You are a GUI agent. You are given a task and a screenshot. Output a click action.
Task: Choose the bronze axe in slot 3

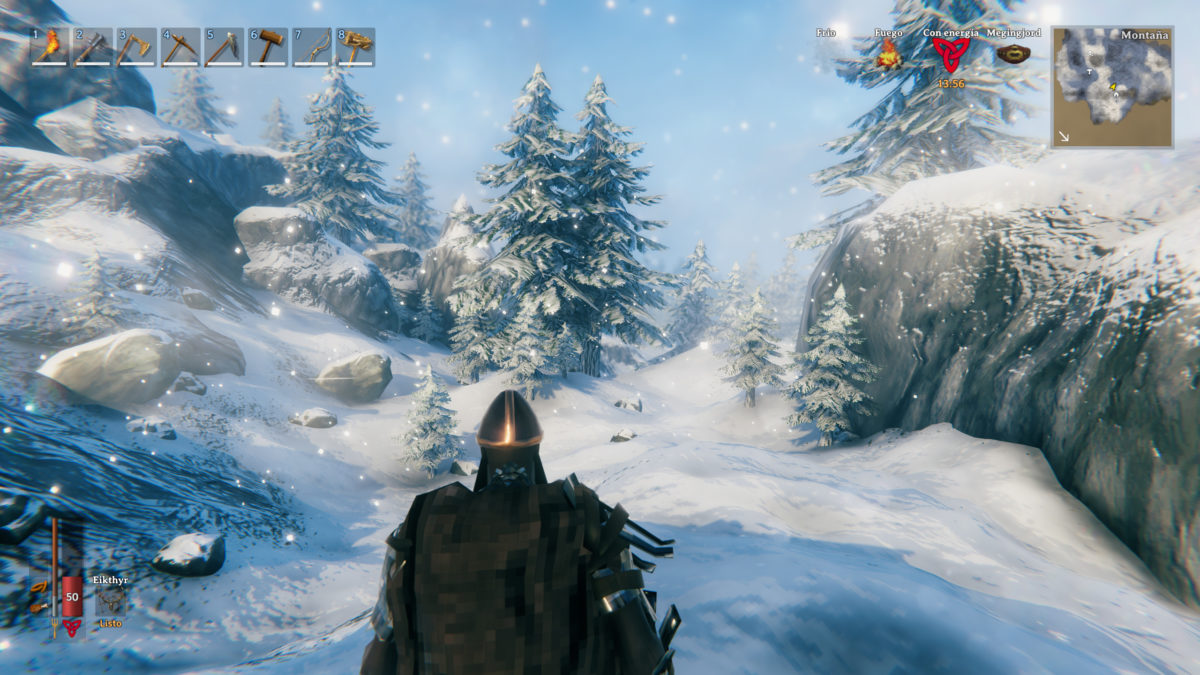pos(136,47)
